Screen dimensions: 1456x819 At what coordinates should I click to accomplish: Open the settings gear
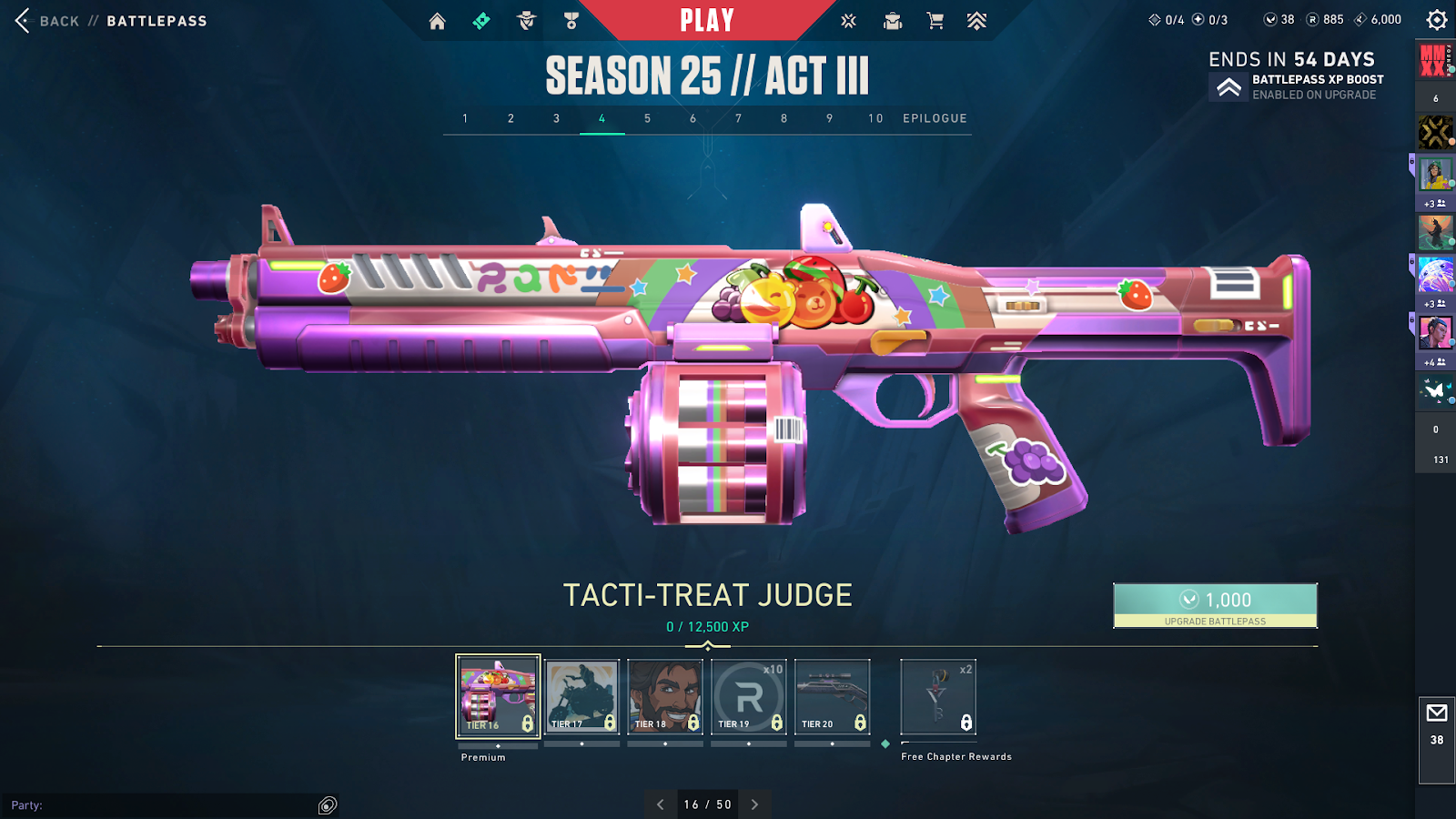coord(1436,20)
